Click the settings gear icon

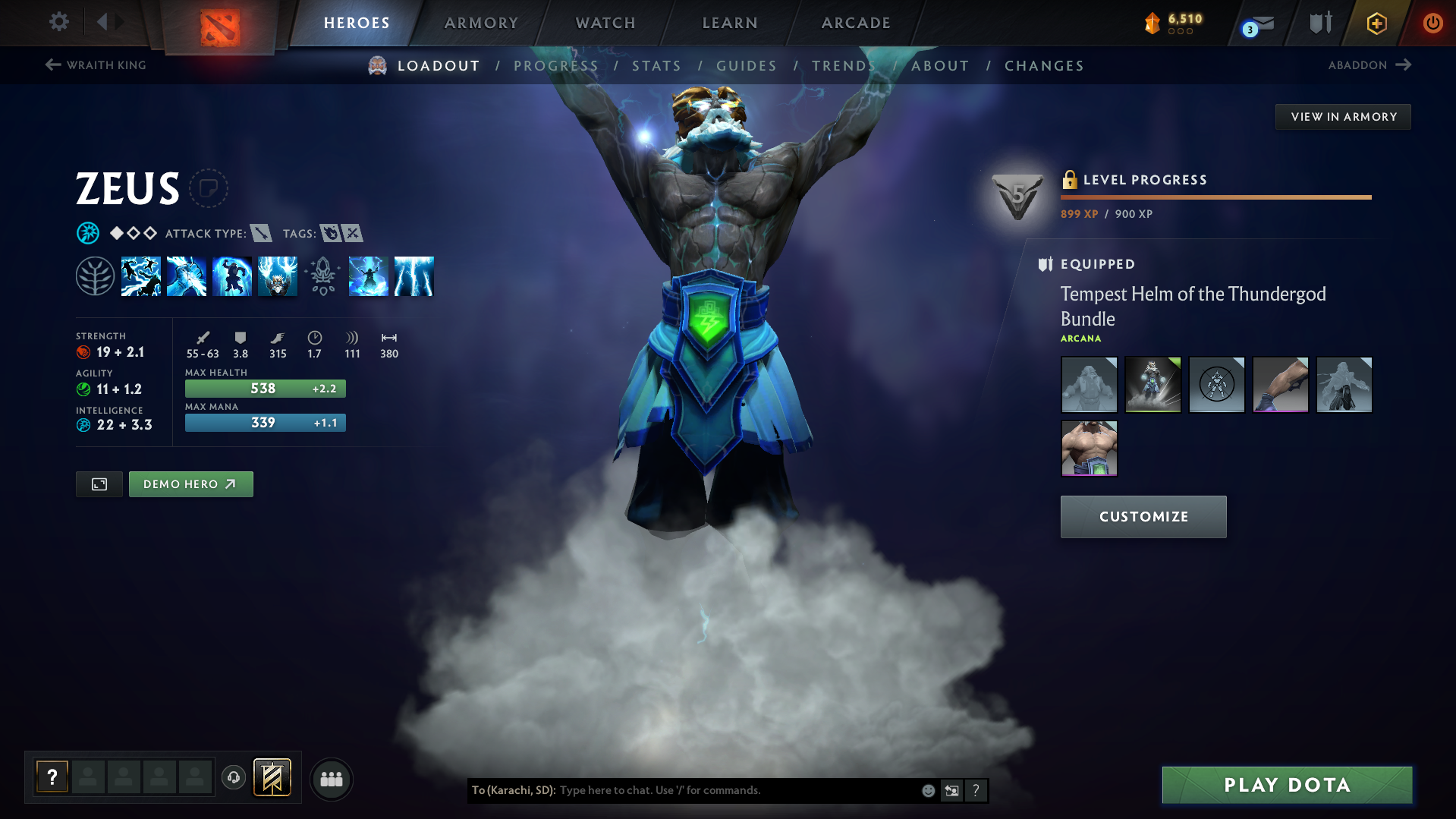58,22
